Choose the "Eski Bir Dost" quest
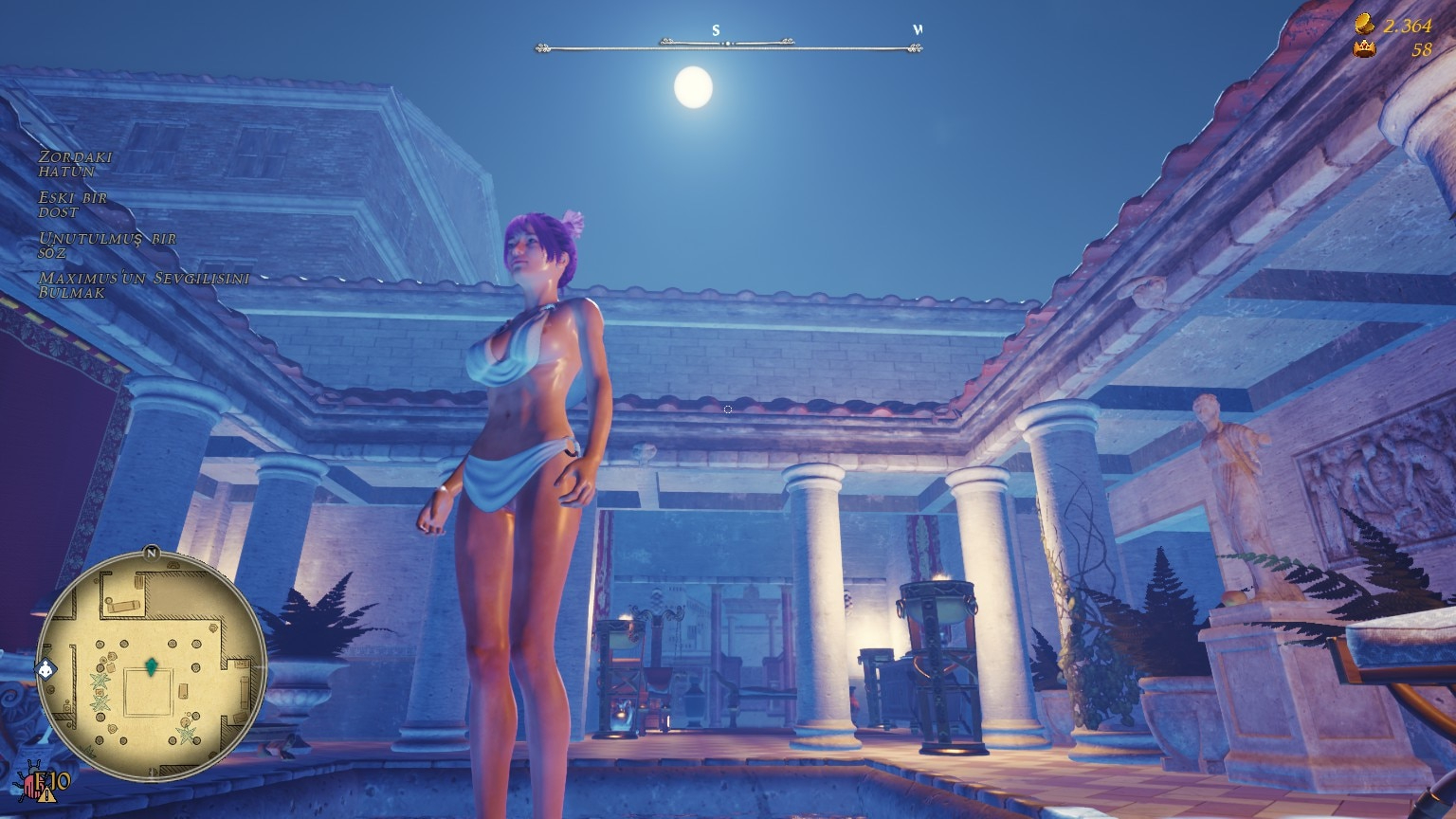 coord(73,205)
